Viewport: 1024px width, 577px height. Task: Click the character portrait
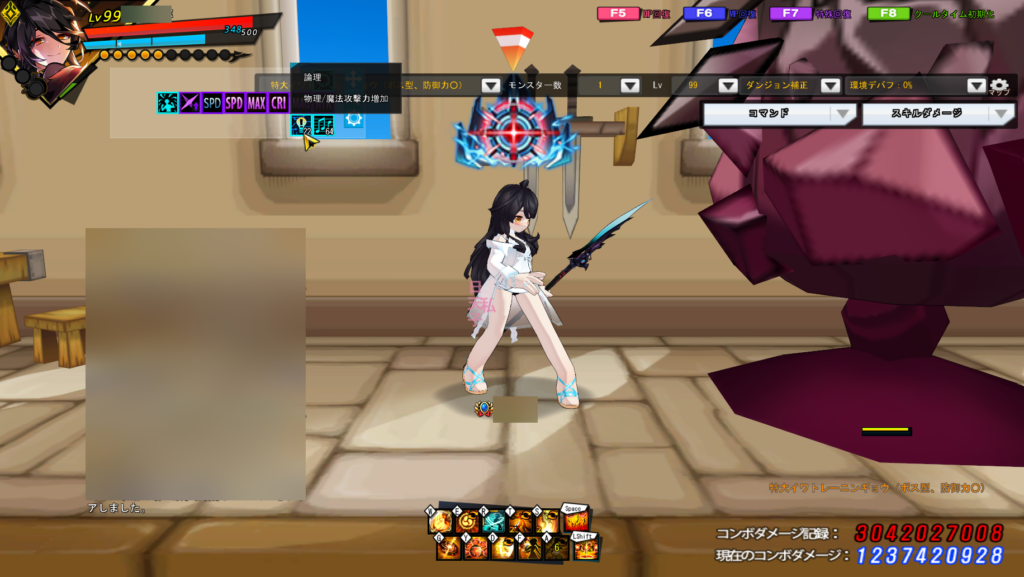tap(42, 45)
